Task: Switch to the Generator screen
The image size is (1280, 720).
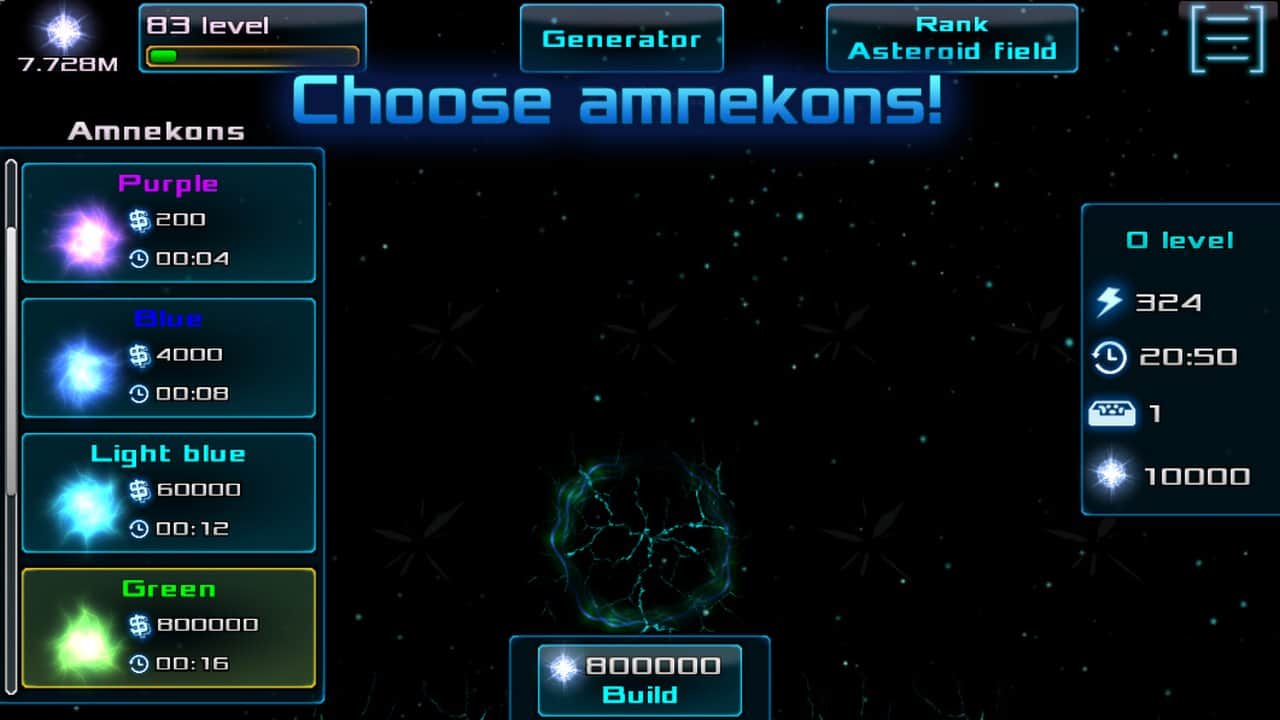Action: click(621, 38)
